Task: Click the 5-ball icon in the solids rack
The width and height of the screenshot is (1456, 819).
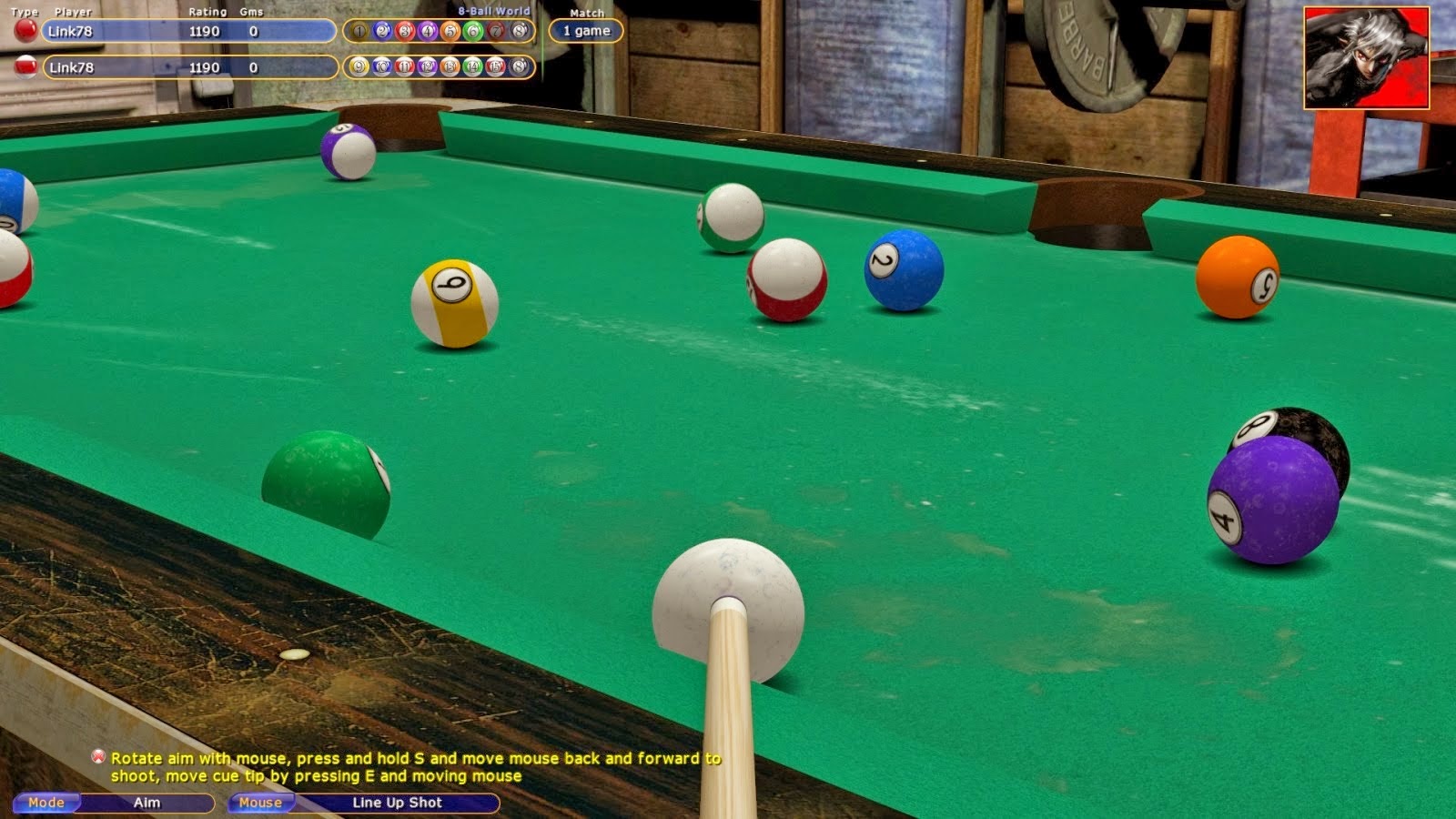Action: coord(450,31)
